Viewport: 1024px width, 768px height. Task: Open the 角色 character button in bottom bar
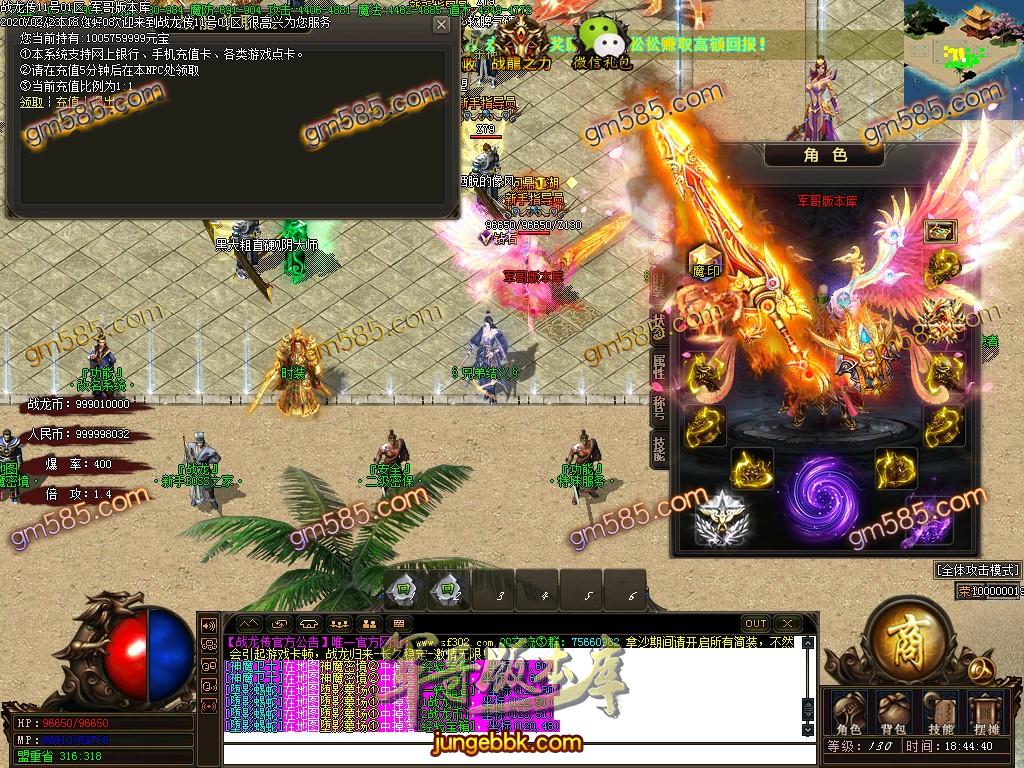coord(849,713)
